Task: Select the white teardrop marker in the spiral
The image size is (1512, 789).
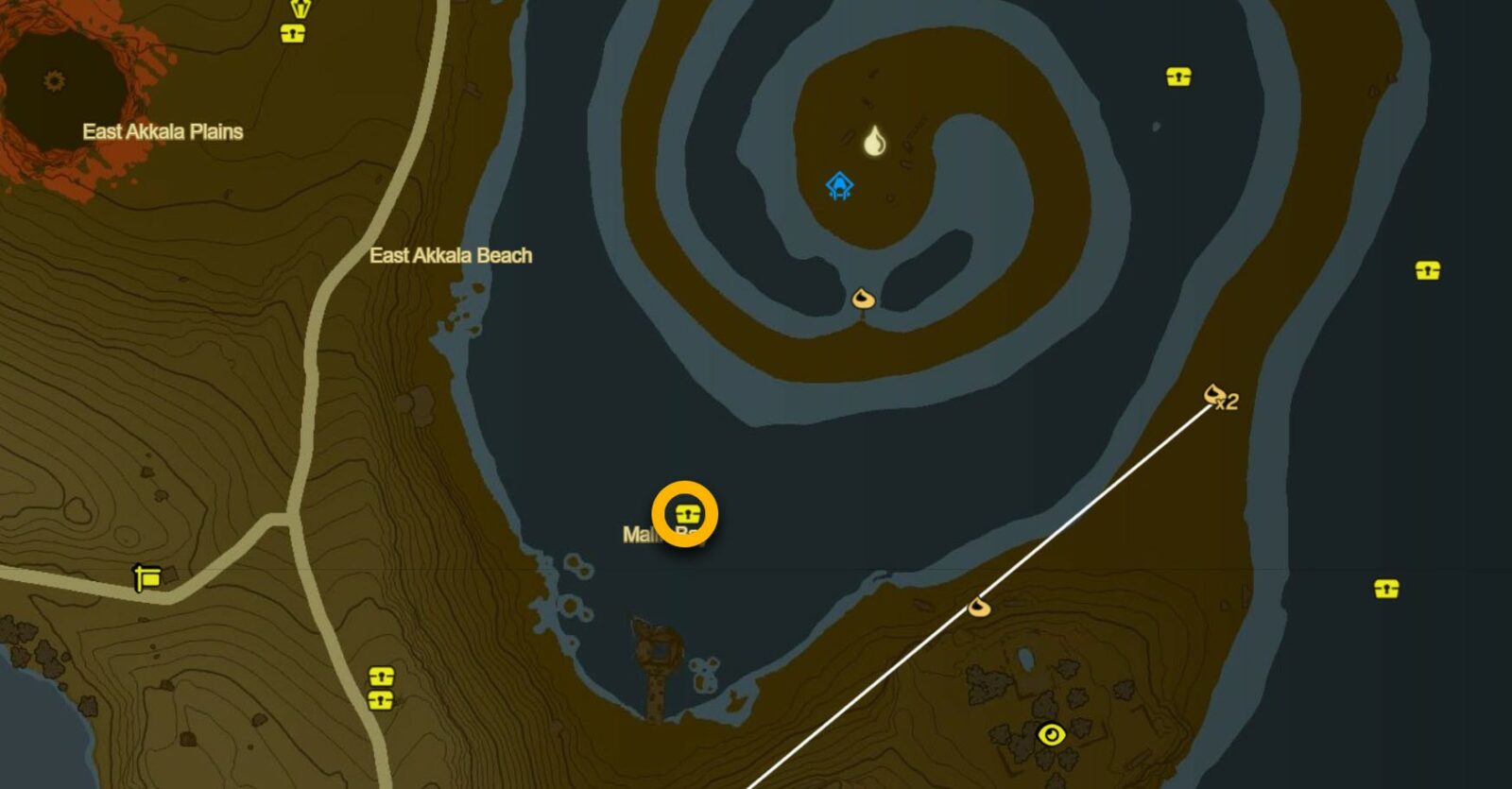Action: point(875,141)
